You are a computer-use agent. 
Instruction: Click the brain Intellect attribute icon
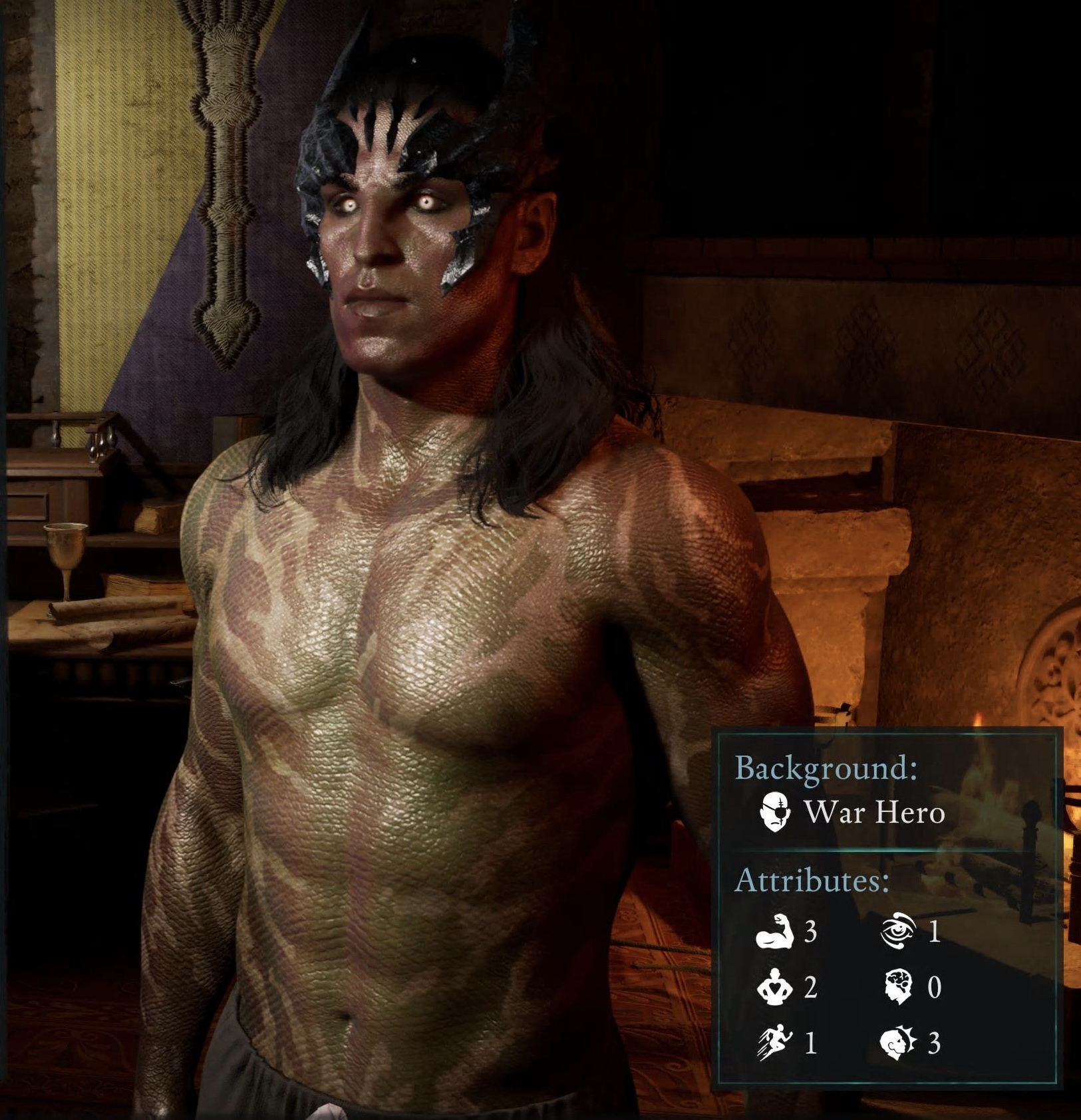coord(899,987)
